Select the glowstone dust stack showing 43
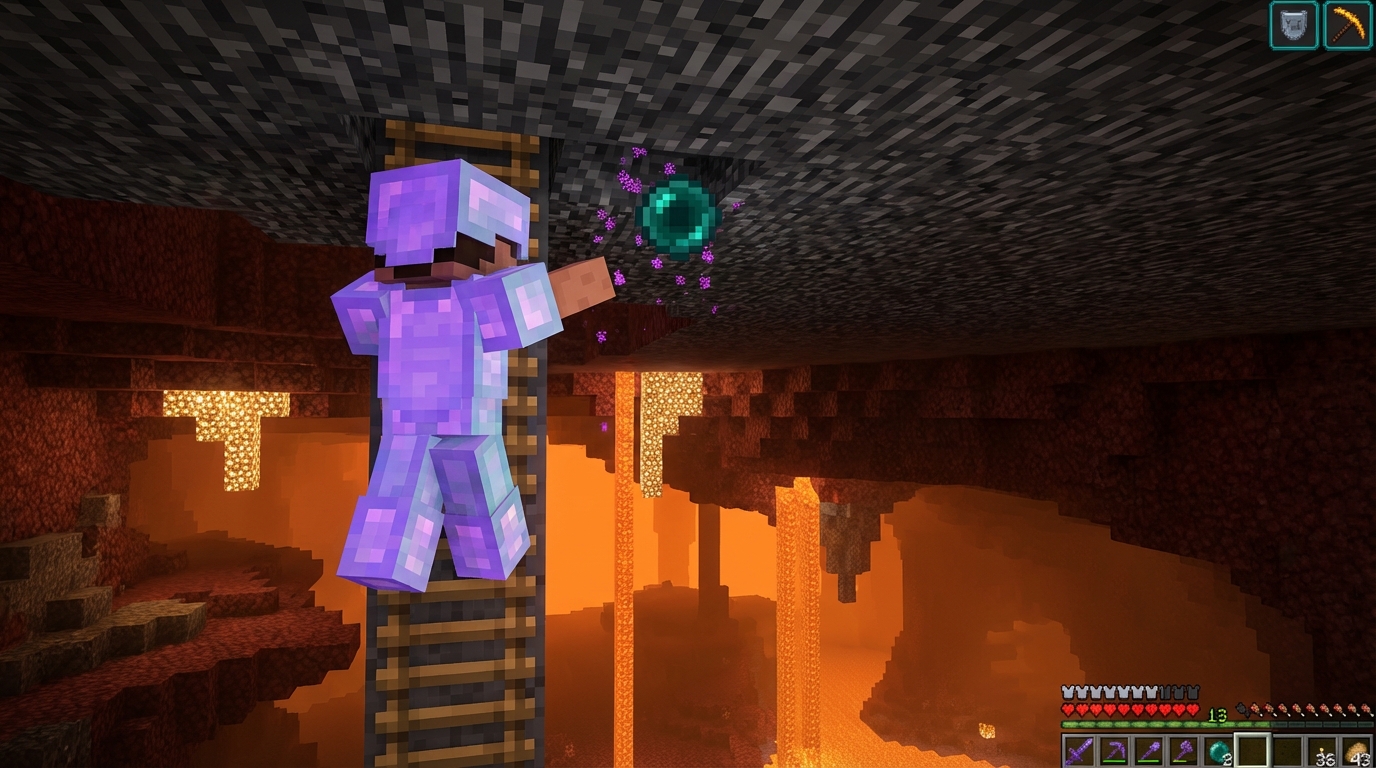 tap(1358, 748)
